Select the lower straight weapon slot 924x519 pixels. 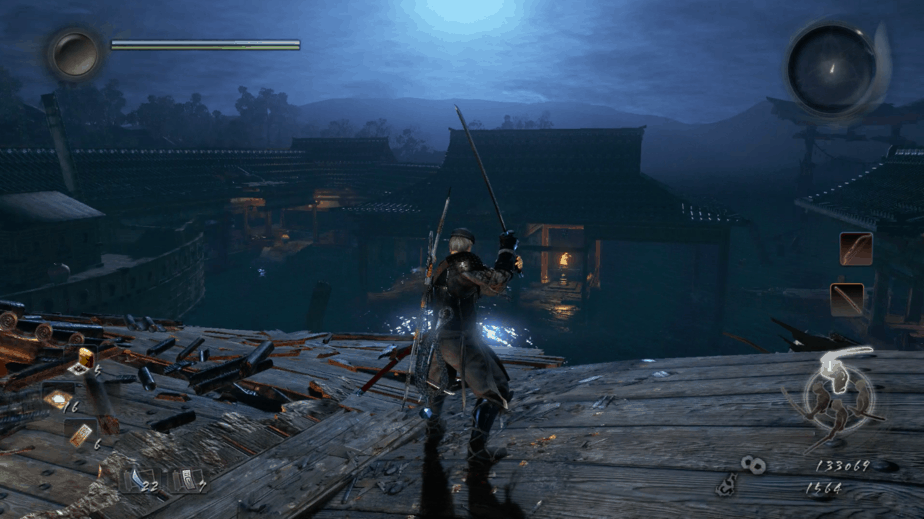(x=847, y=299)
